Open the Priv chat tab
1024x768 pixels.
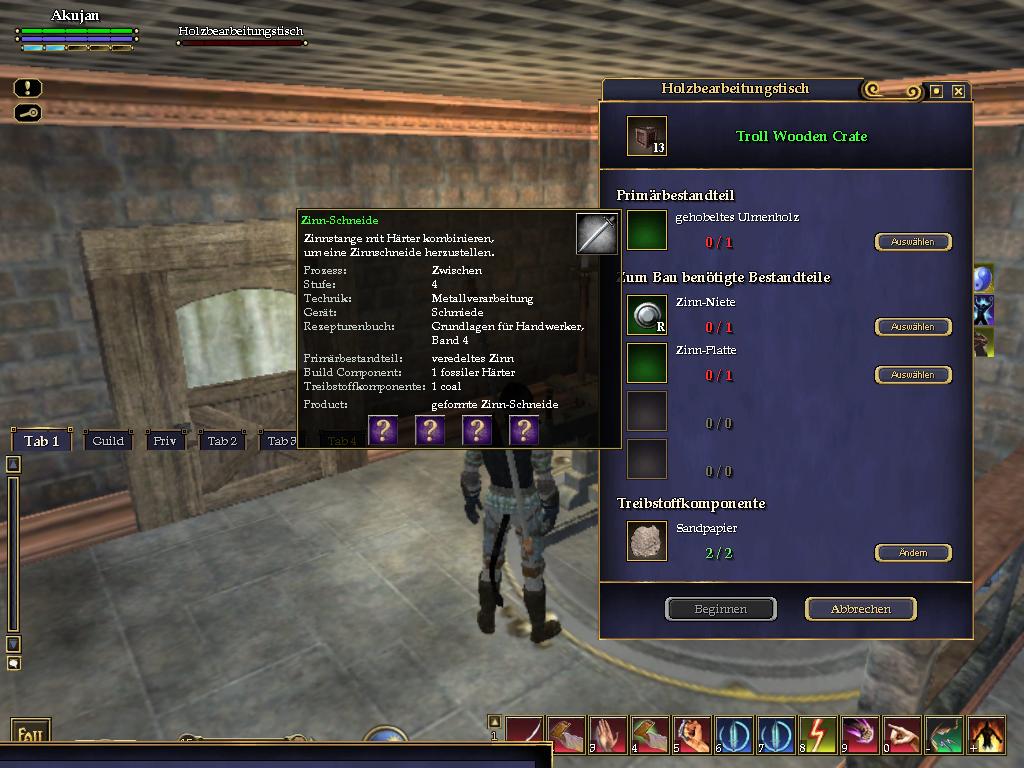tap(165, 441)
